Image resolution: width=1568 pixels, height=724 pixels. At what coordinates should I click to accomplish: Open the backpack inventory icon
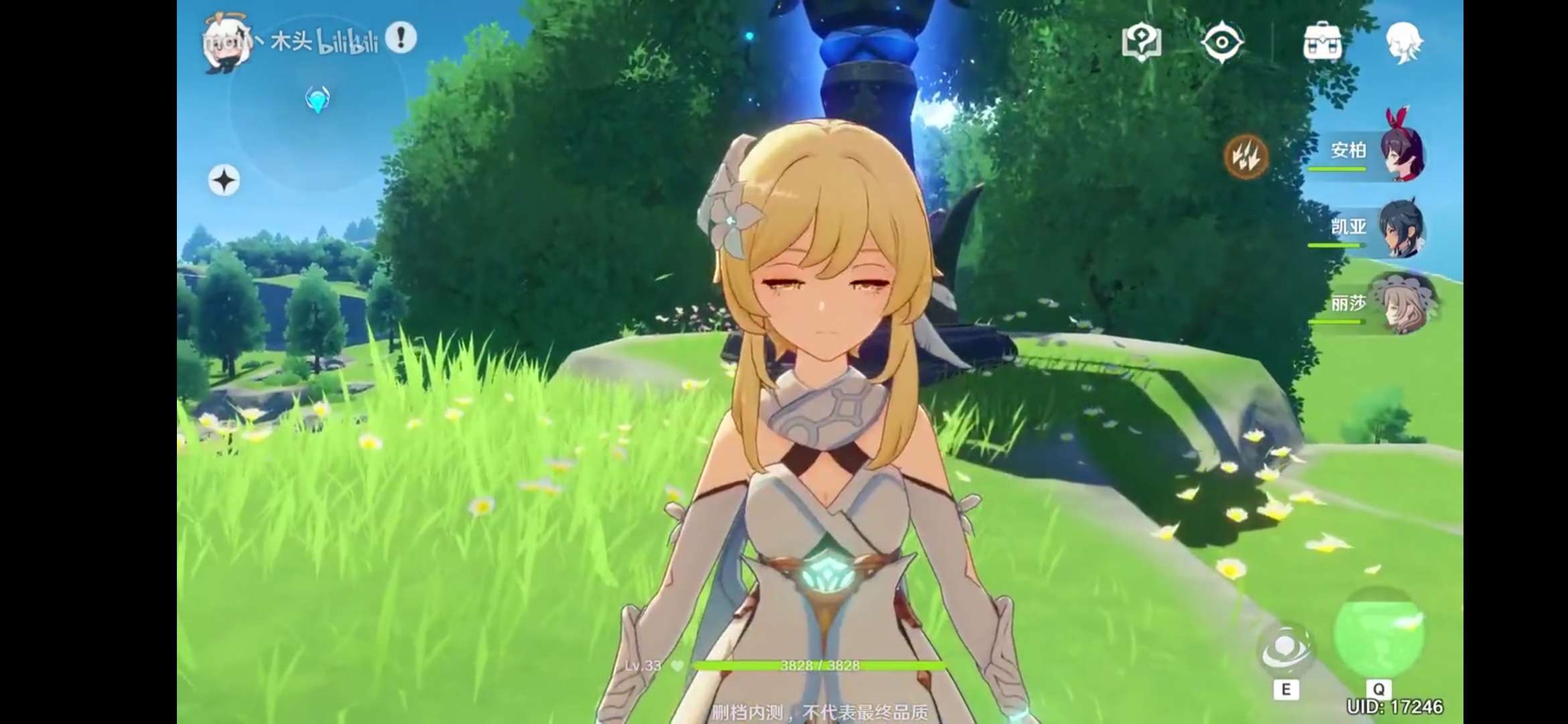tap(1323, 42)
